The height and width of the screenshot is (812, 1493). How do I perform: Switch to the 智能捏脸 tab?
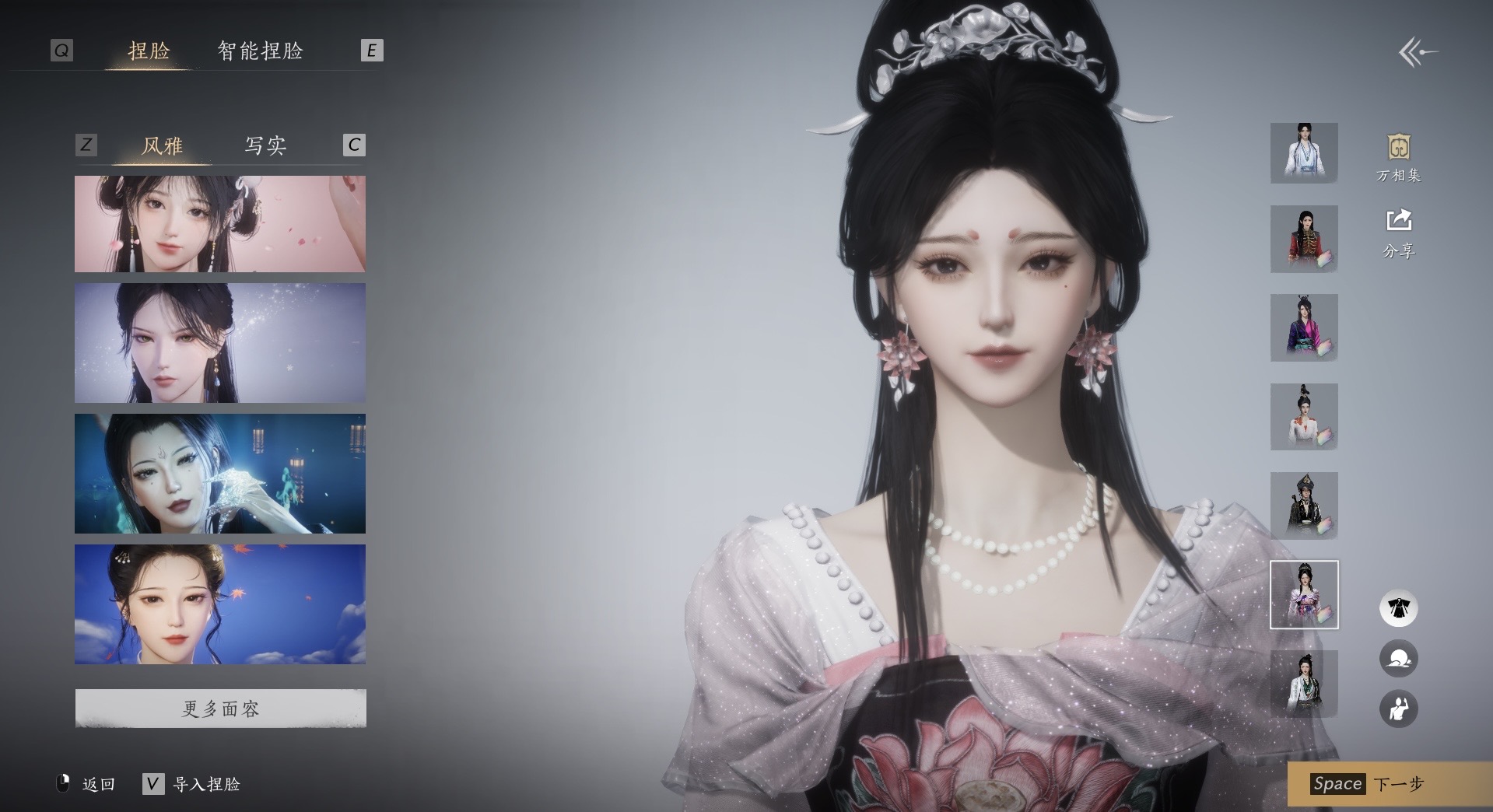(x=260, y=51)
